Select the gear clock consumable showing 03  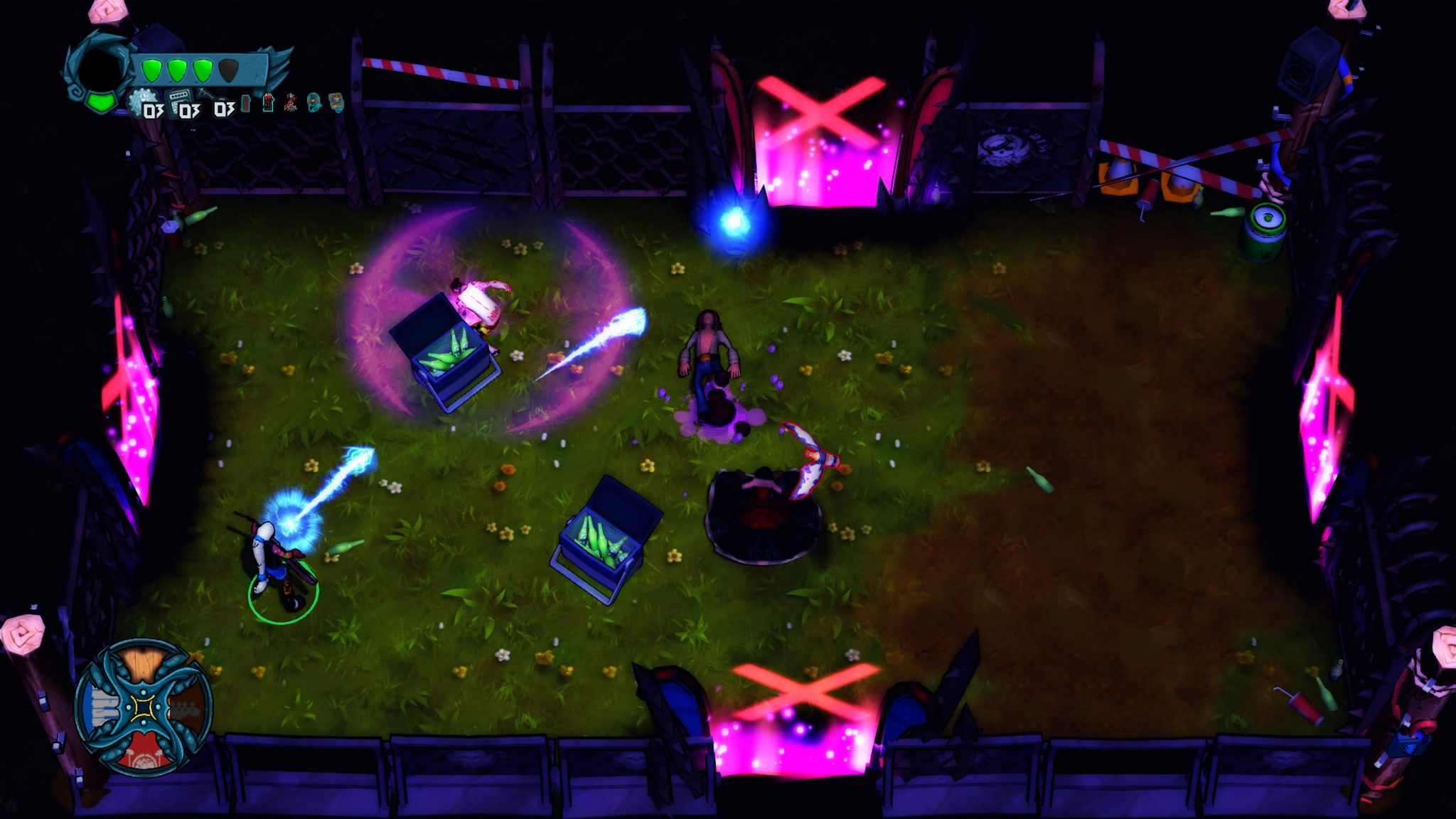pos(144,99)
